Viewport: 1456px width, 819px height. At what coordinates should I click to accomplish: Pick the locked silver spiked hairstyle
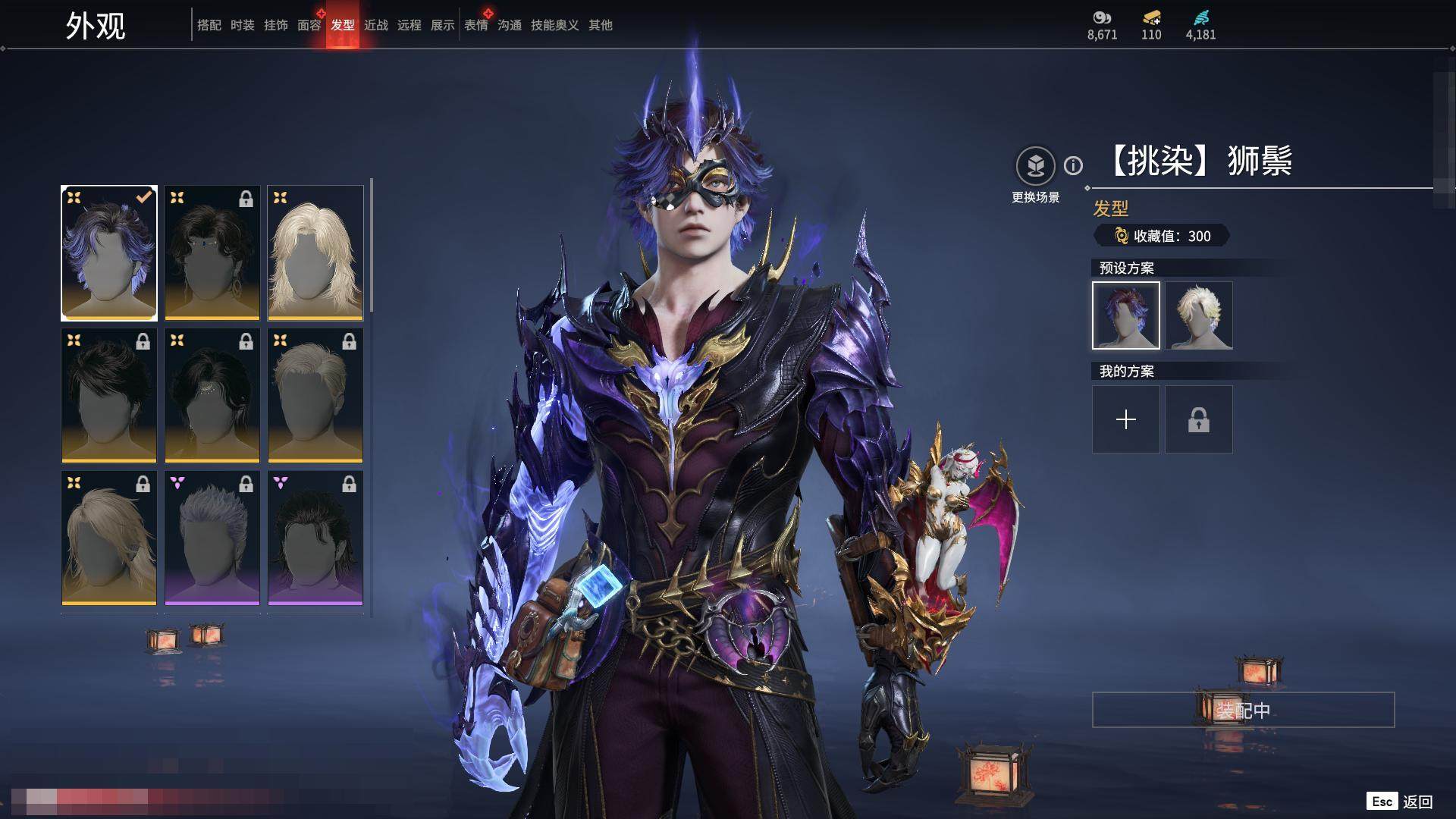[212, 538]
